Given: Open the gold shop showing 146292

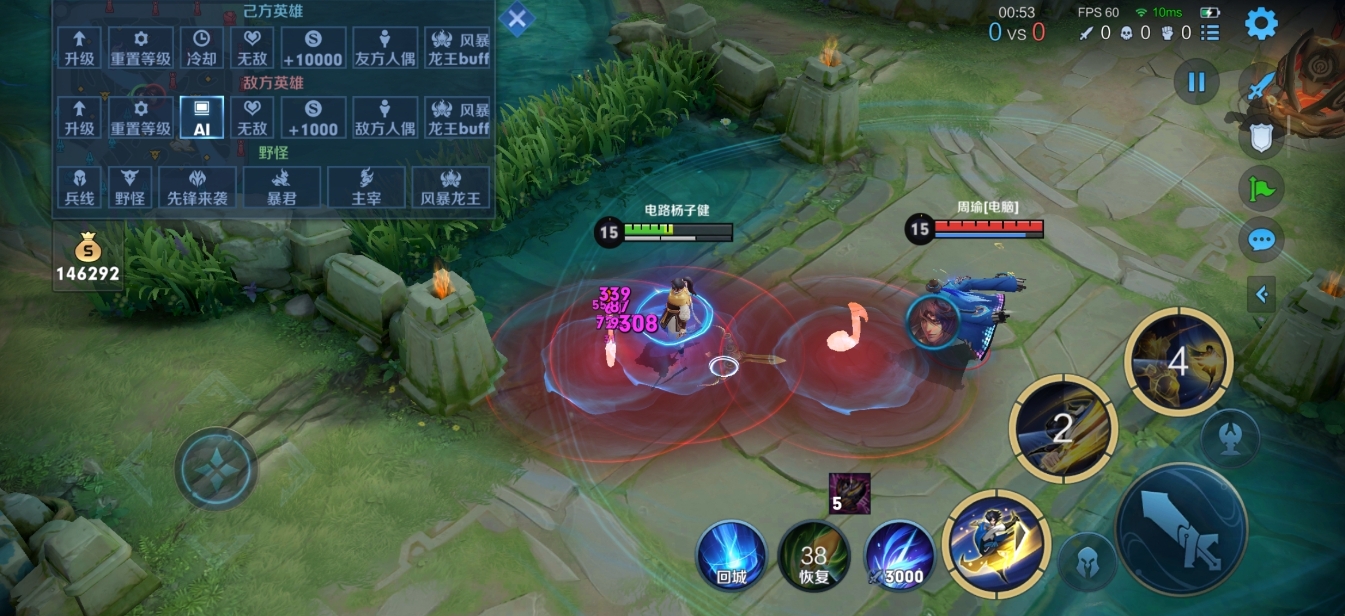Looking at the screenshot, I should [x=87, y=260].
